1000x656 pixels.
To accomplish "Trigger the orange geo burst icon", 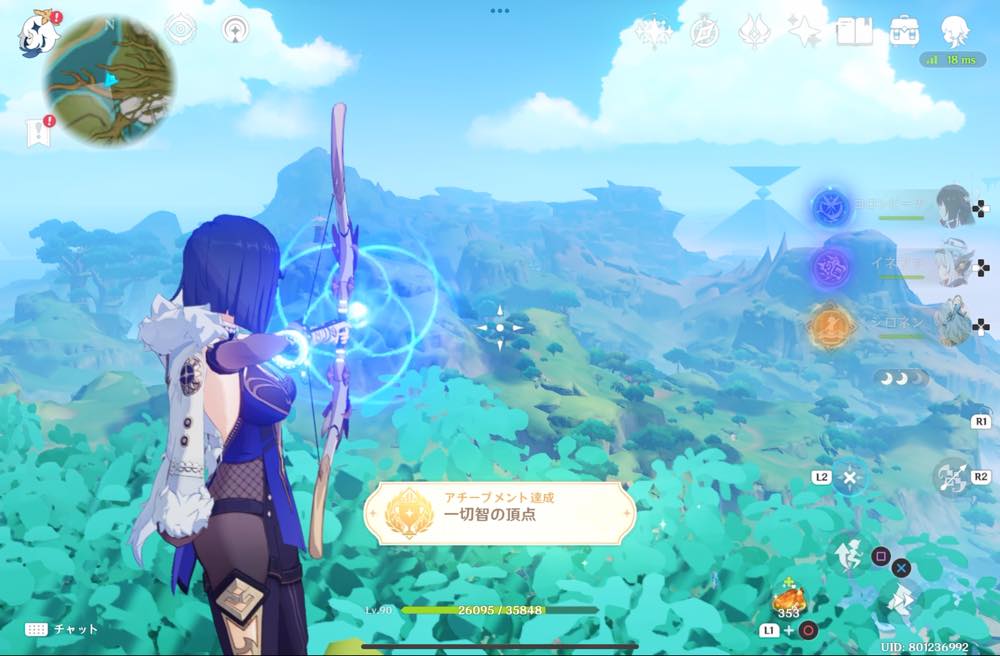I will click(830, 327).
